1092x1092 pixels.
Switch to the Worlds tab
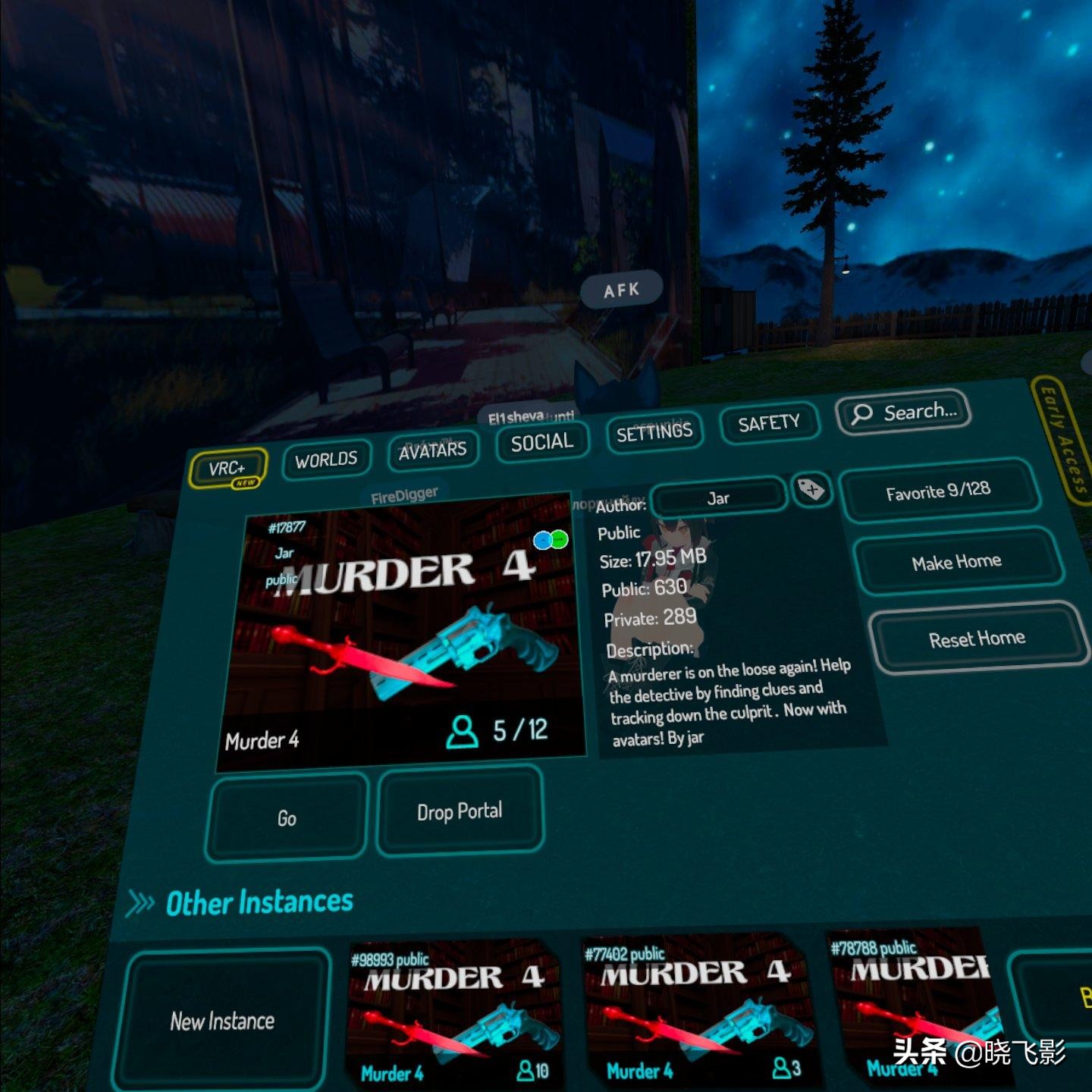click(326, 460)
